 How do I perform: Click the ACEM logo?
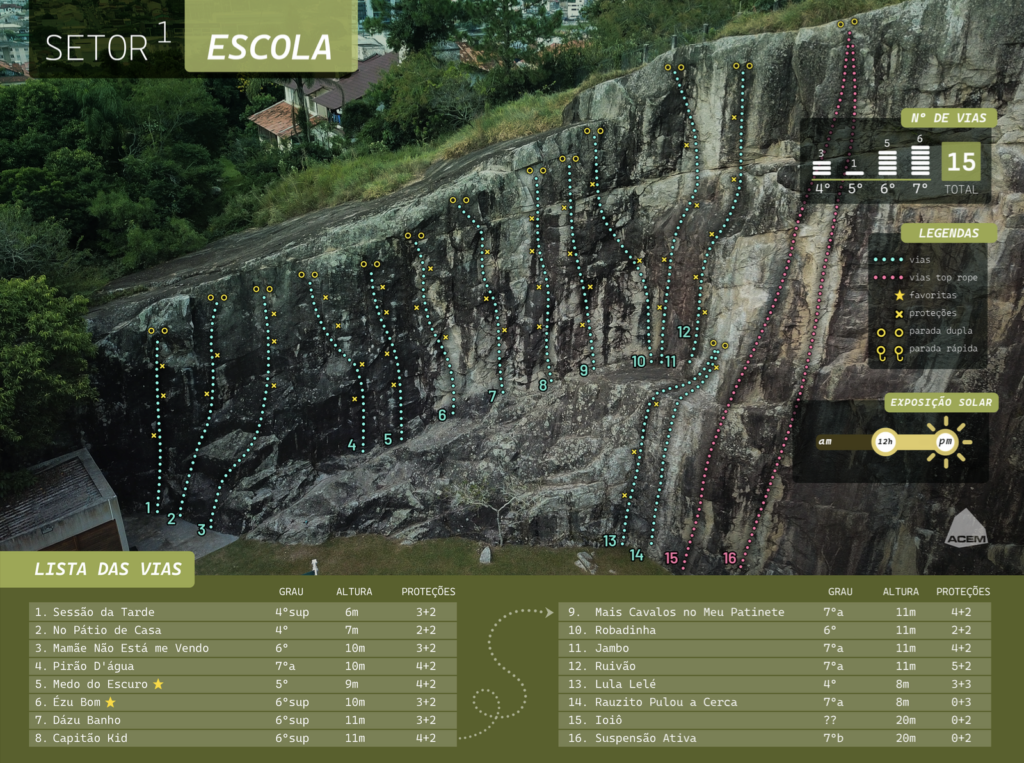(x=965, y=528)
